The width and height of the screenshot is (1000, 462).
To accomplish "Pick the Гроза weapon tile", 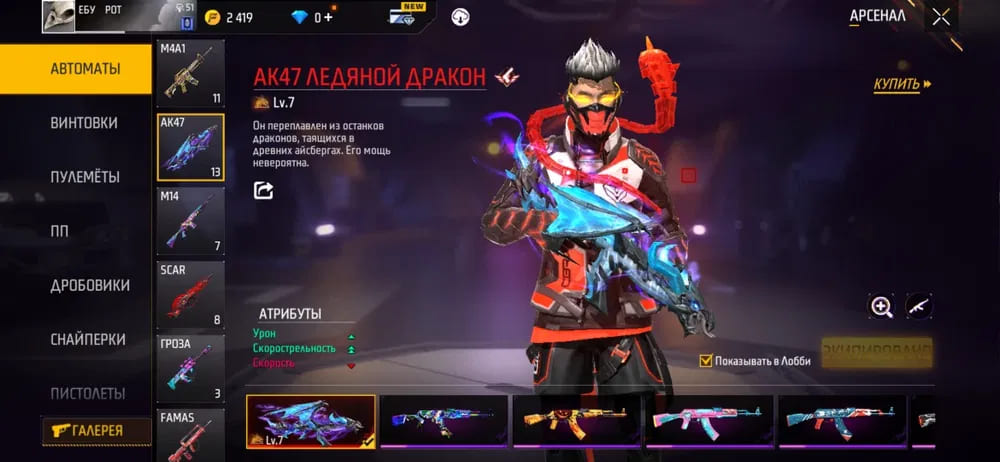I will coord(190,367).
